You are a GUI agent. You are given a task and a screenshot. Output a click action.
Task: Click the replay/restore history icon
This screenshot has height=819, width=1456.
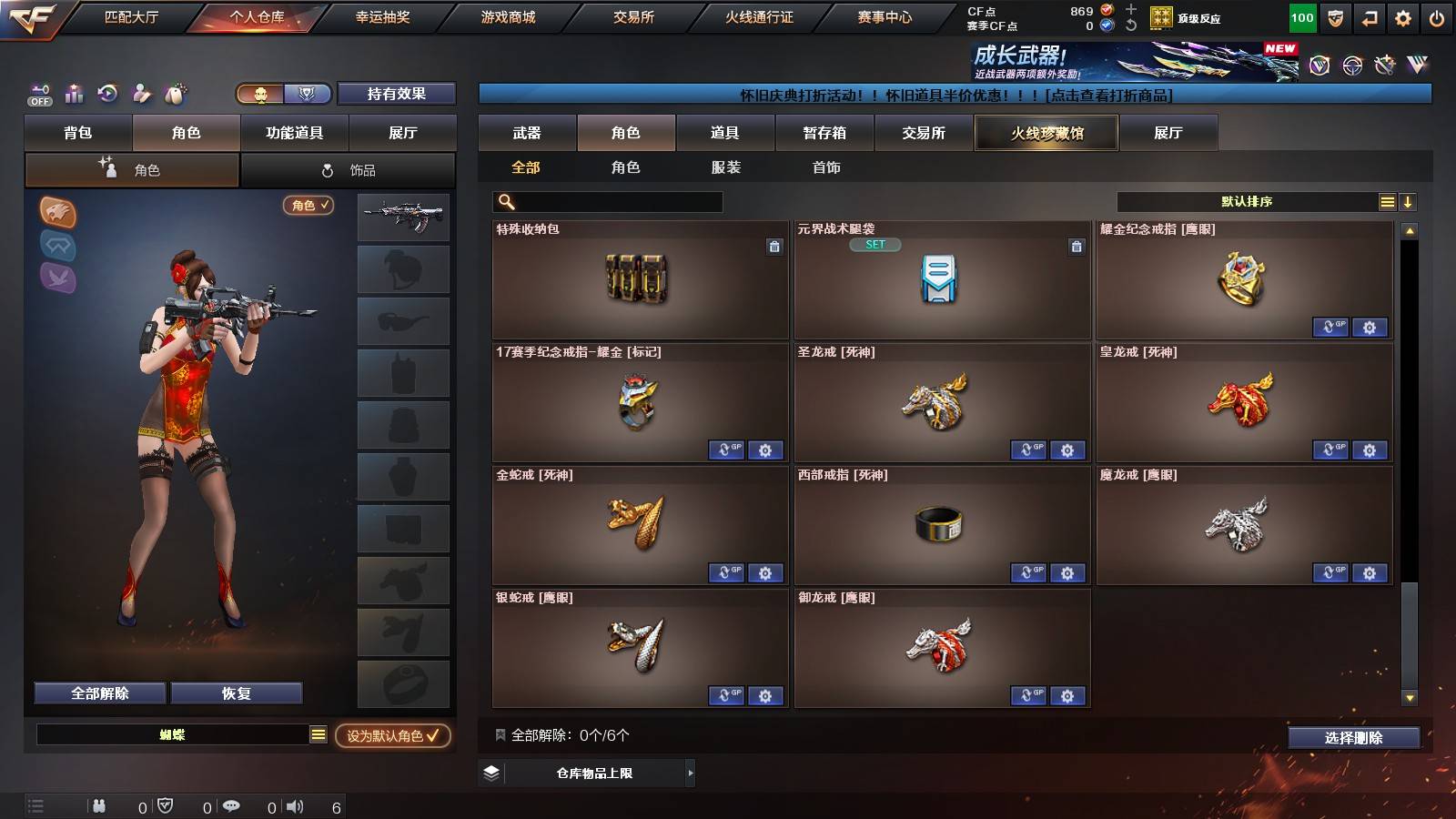108,94
